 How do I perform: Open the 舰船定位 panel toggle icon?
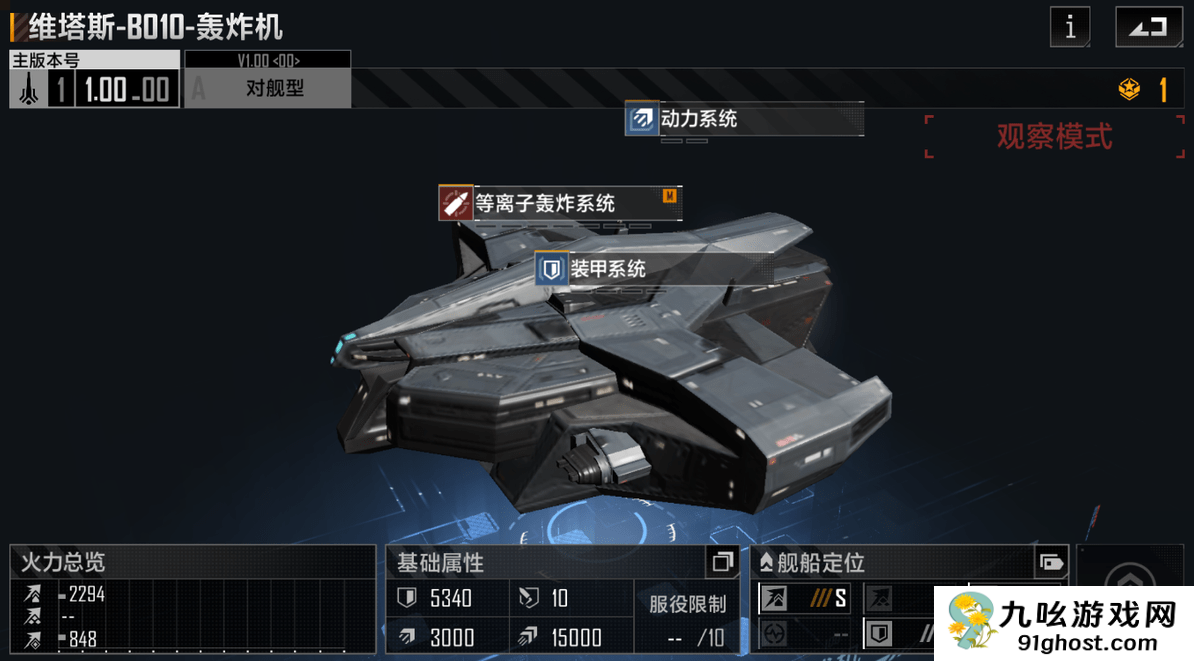(x=1050, y=562)
